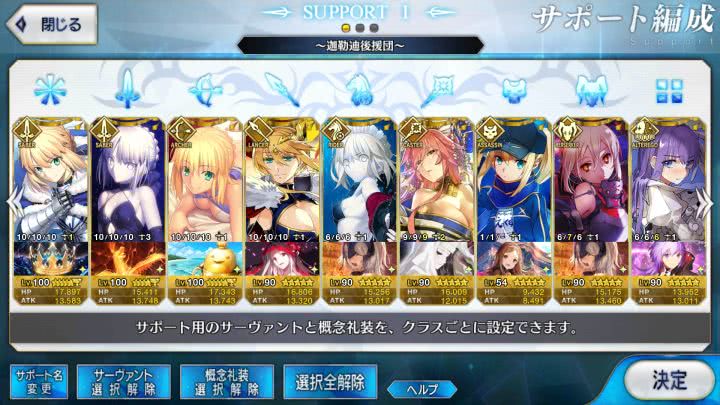The image size is (720, 405).
Task: Confirm with the 決定 button
Action: [668, 380]
